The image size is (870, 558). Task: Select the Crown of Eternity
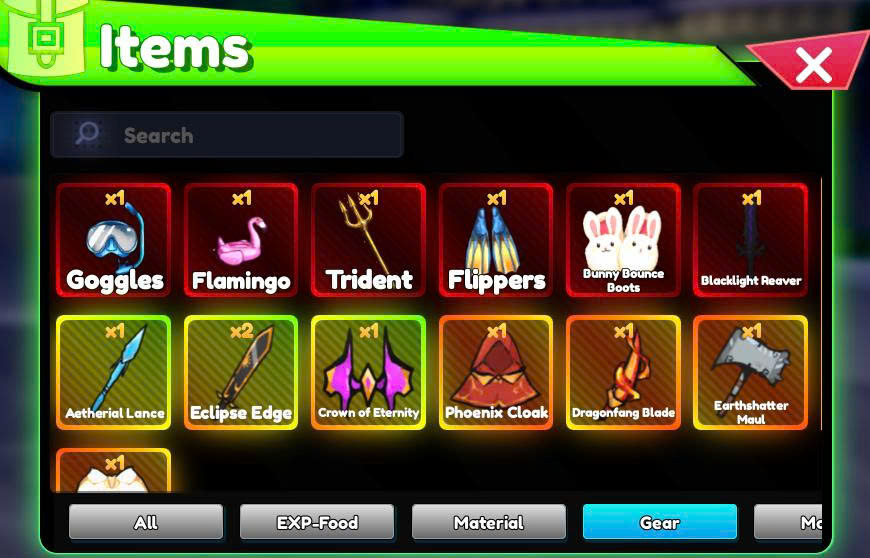(369, 372)
